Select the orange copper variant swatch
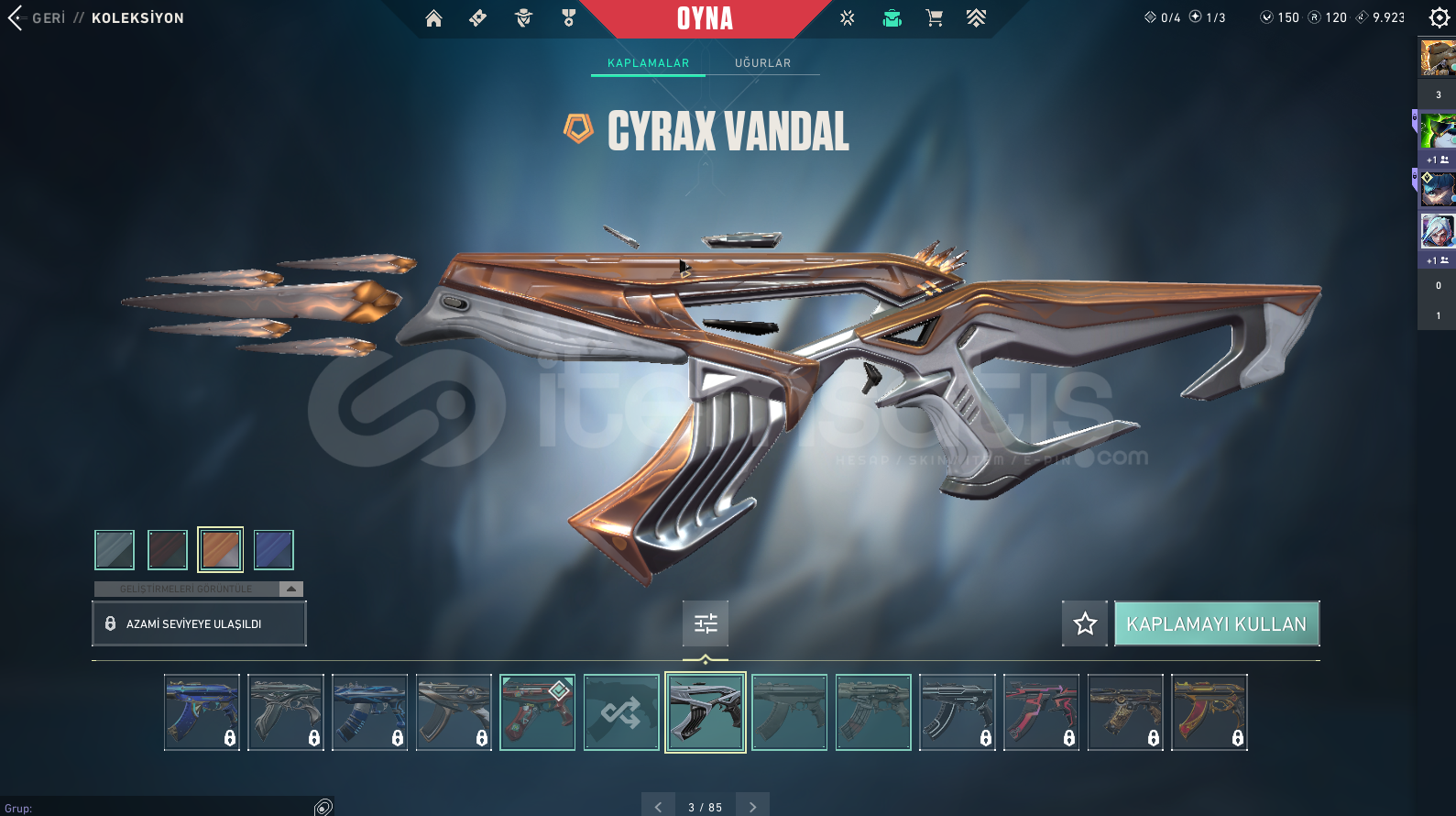The width and height of the screenshot is (1456, 816). pos(221,550)
